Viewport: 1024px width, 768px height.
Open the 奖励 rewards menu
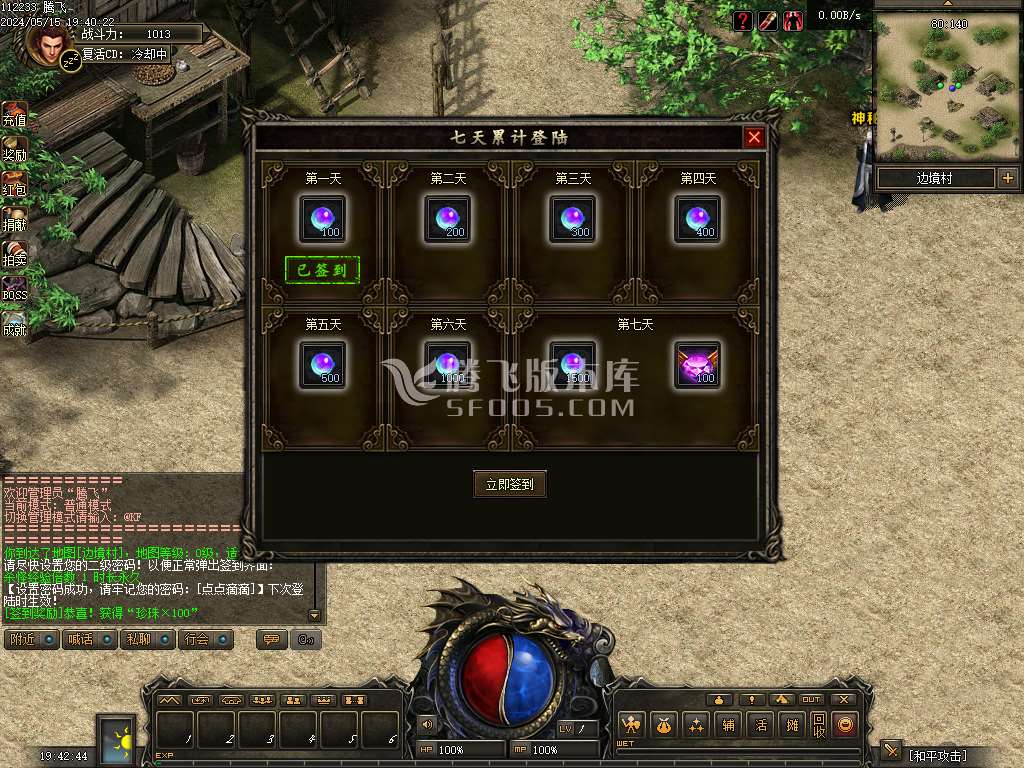[x=14, y=149]
